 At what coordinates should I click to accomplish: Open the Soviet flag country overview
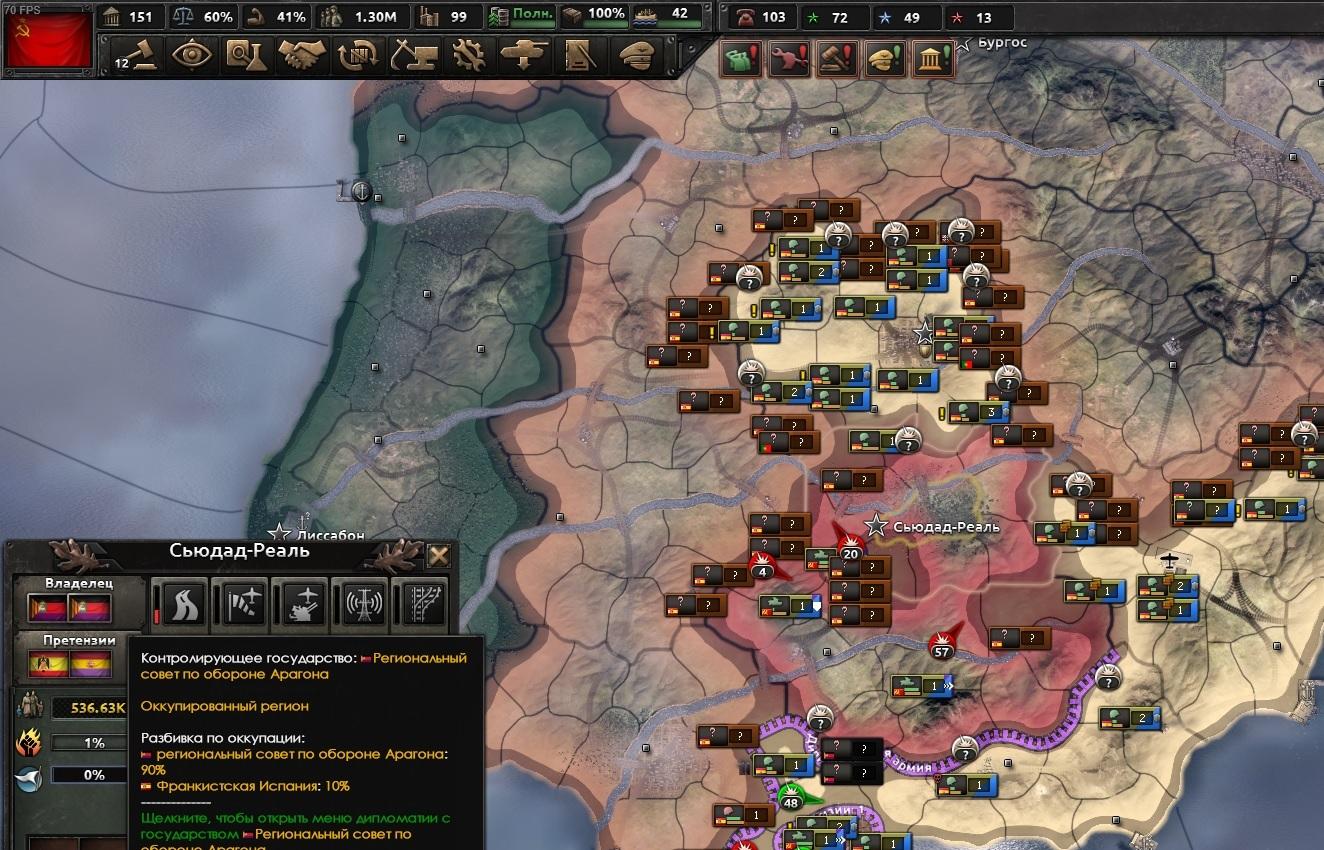point(49,40)
